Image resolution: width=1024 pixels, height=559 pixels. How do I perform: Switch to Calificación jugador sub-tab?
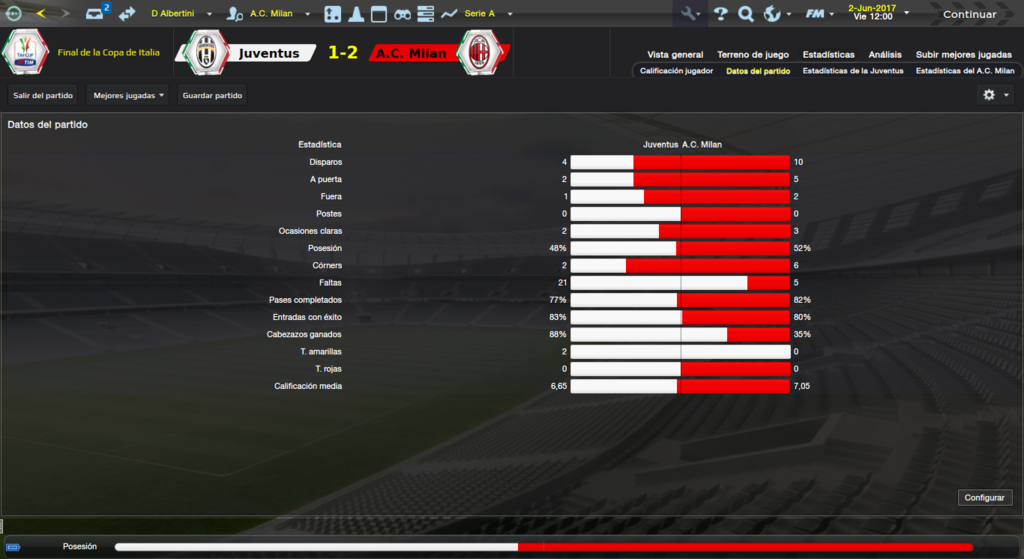pos(677,71)
